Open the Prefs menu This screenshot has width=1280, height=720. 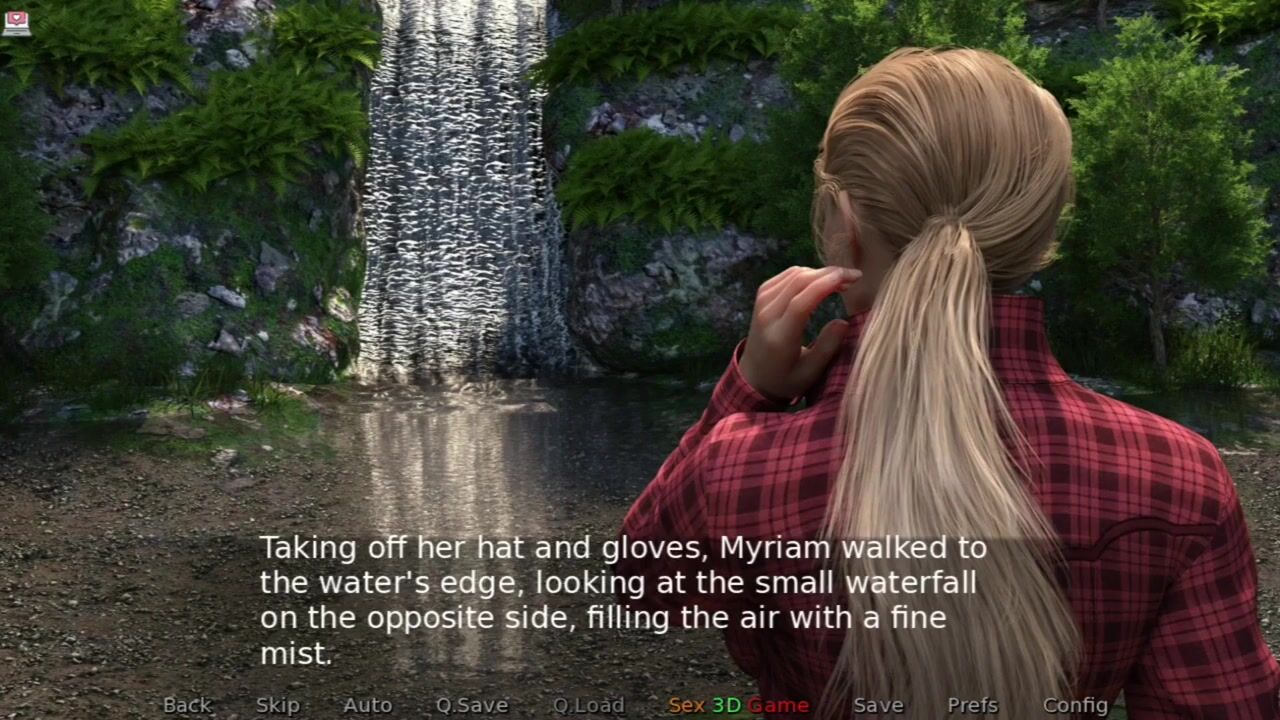[x=972, y=705]
